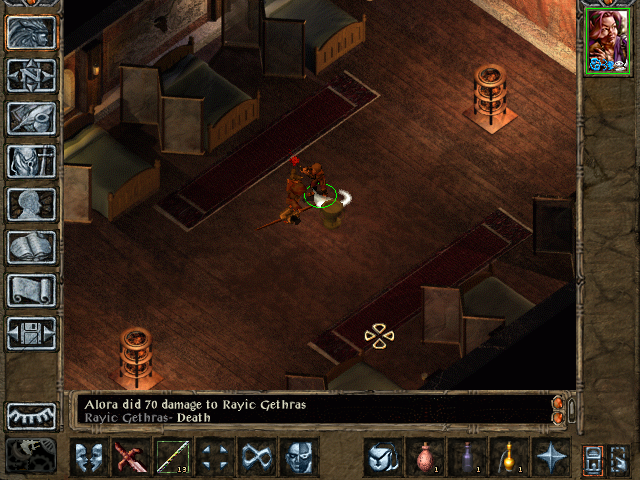
Task: Use the yellow flask quick item
Action: click(x=509, y=457)
